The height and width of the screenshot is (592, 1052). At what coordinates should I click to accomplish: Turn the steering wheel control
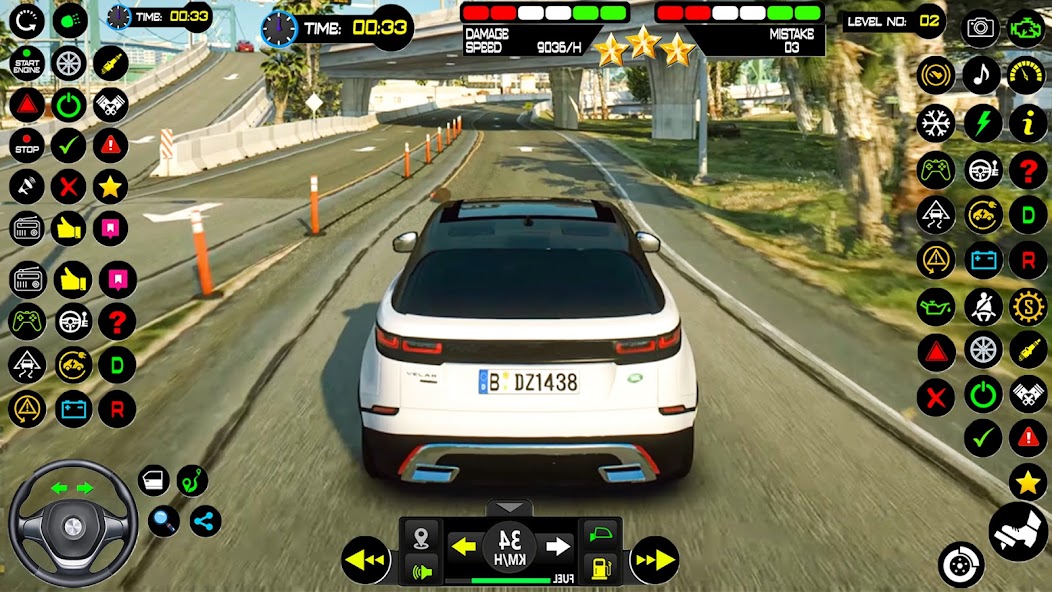pyautogui.click(x=73, y=524)
